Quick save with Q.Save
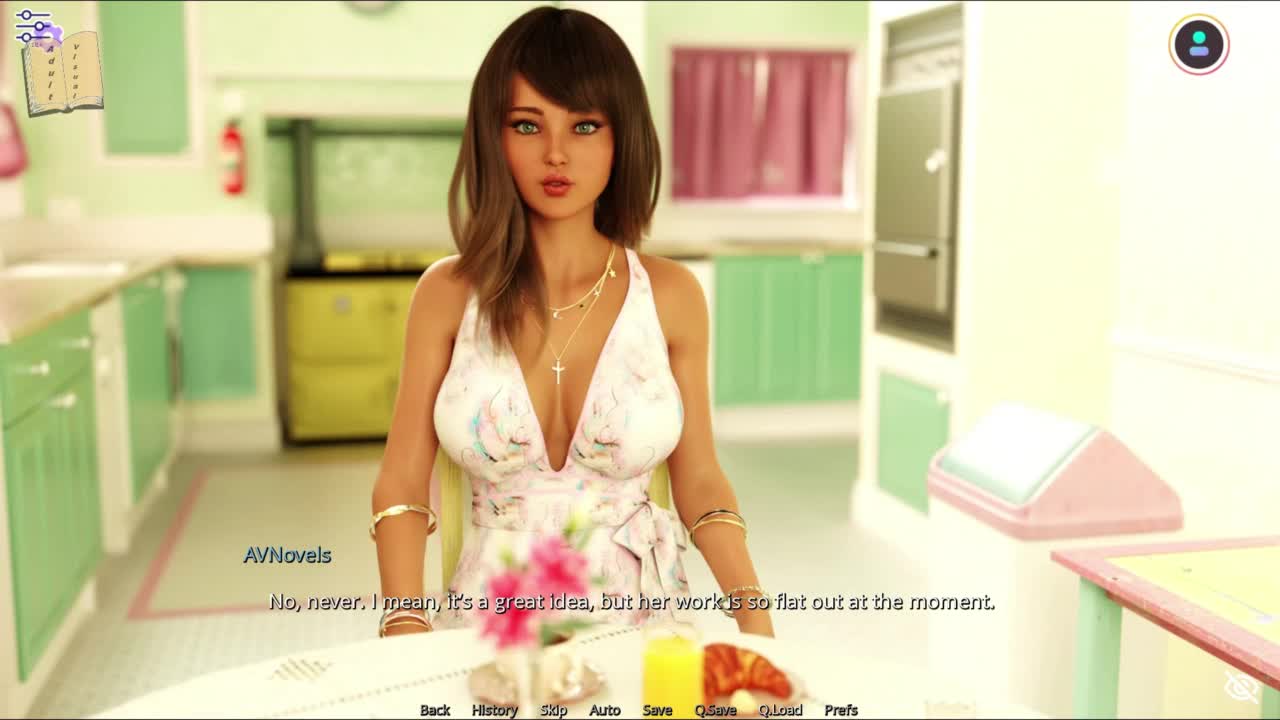This screenshot has width=1280, height=720. (715, 709)
